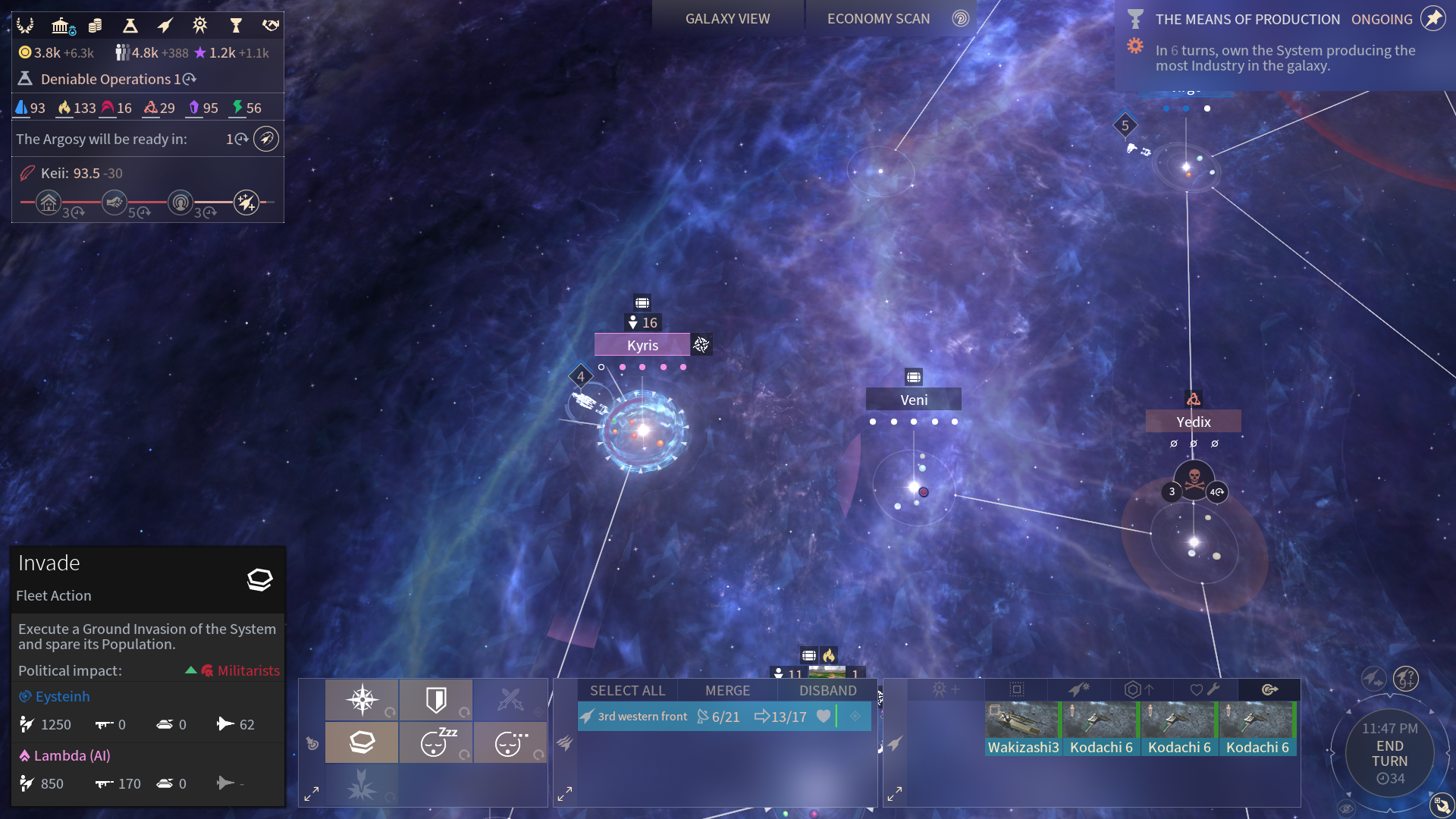End the current turn

1389,754
